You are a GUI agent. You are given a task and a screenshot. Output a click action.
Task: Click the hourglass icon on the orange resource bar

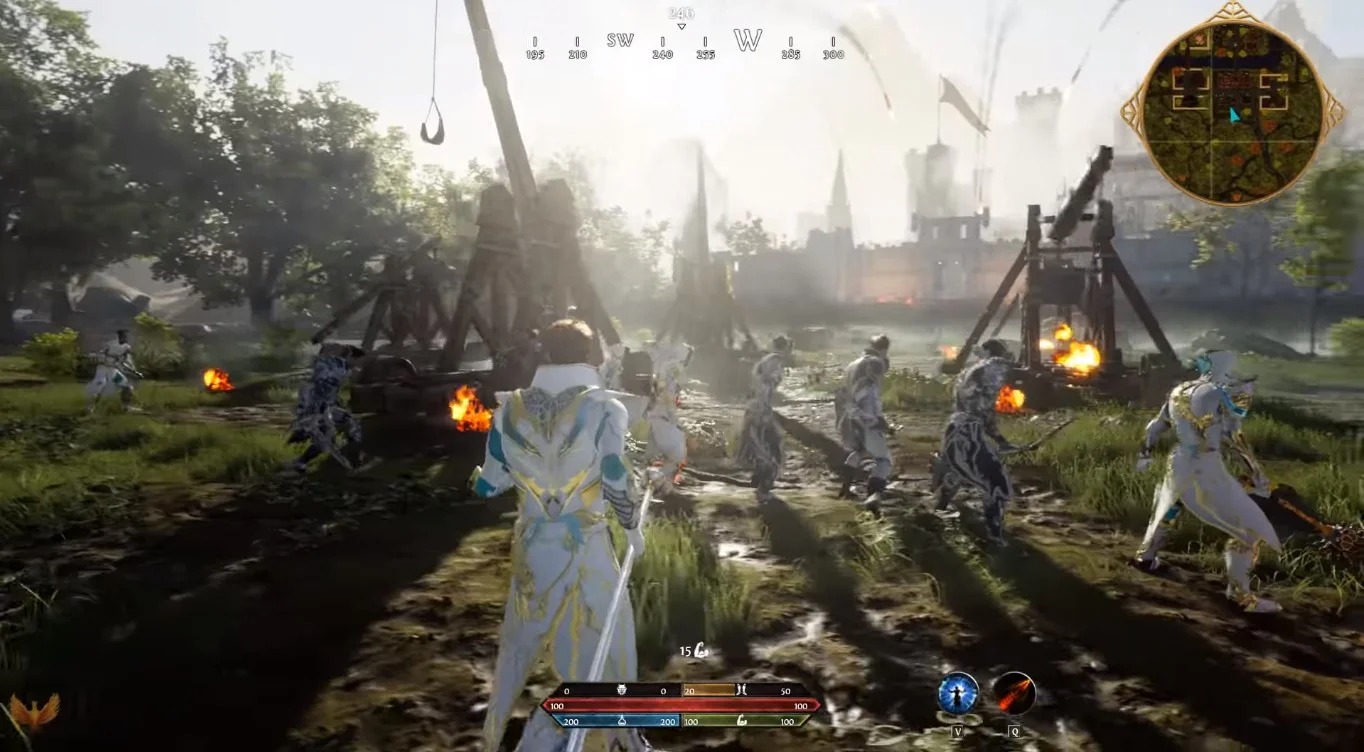tap(743, 689)
